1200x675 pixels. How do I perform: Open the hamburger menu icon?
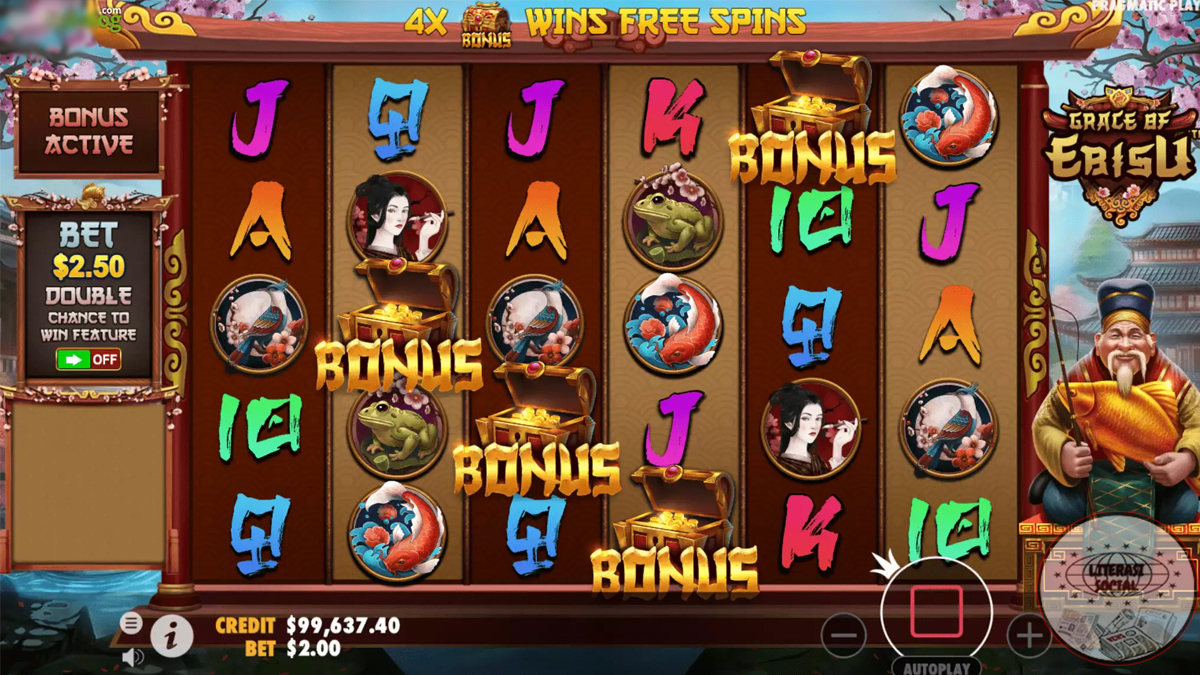tap(131, 623)
